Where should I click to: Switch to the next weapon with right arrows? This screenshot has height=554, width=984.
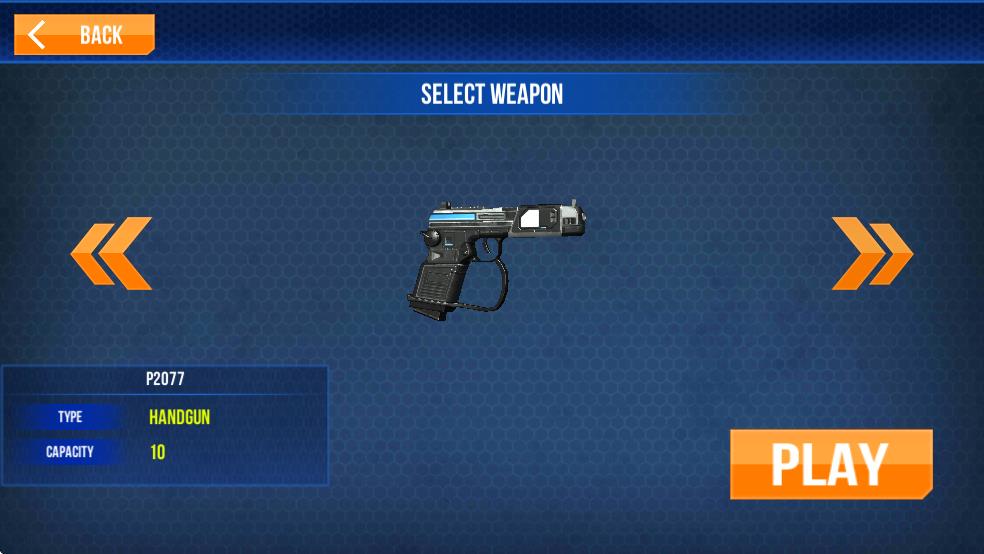(x=871, y=254)
